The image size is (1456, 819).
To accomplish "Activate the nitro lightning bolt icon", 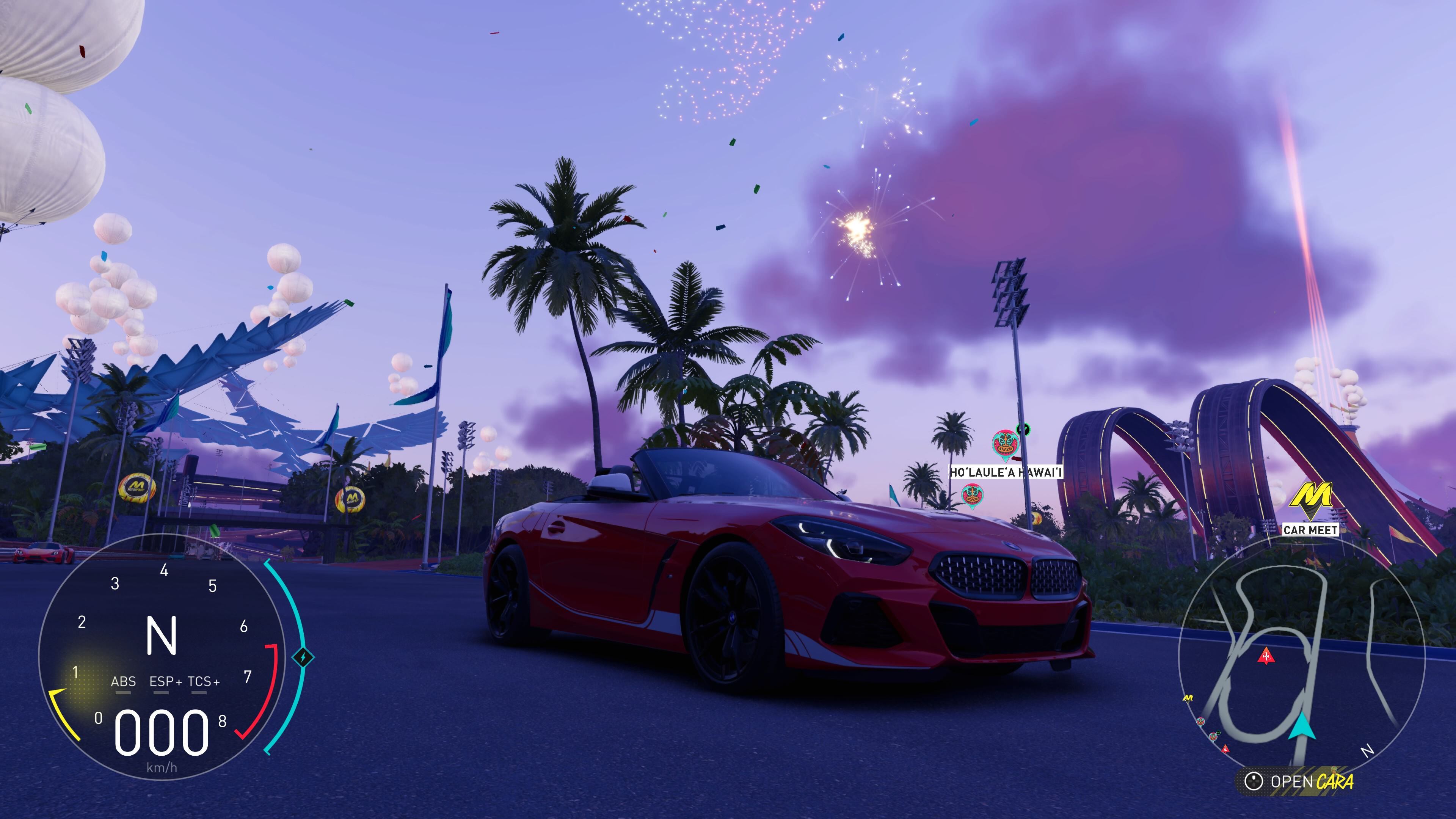I will (x=303, y=657).
